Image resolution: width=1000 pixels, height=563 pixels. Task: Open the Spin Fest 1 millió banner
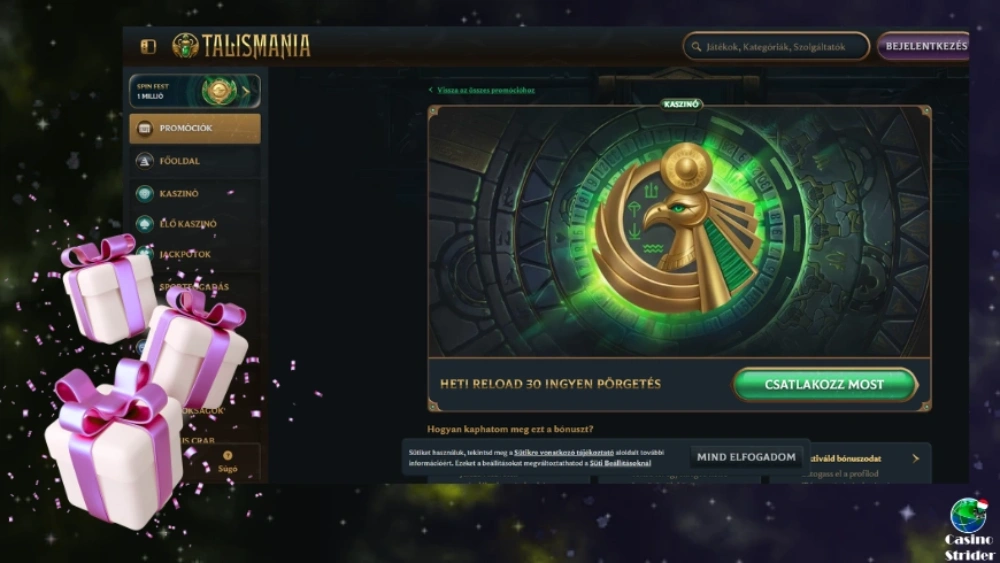[194, 91]
